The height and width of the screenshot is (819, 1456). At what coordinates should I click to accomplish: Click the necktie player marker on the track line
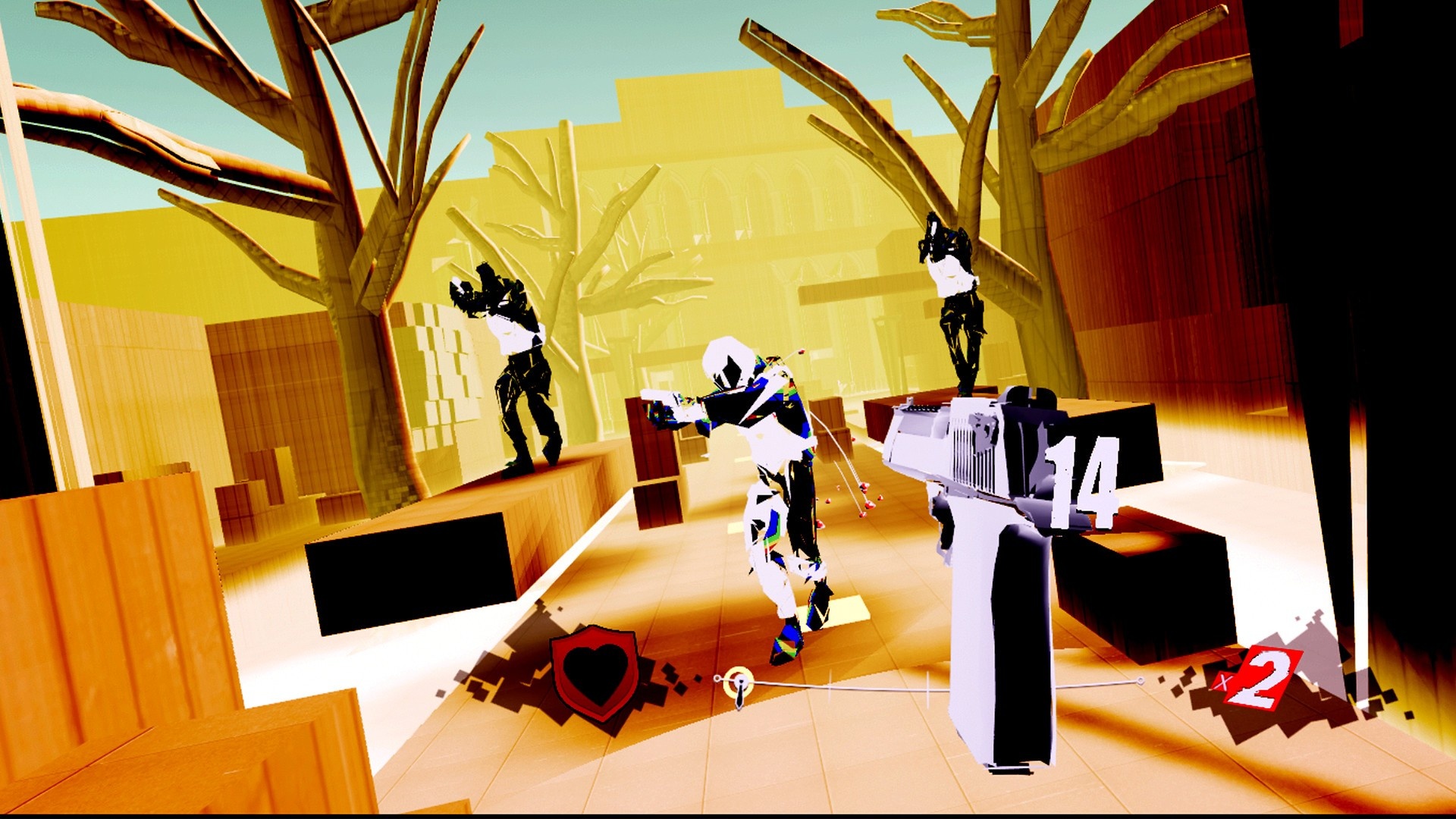[739, 690]
